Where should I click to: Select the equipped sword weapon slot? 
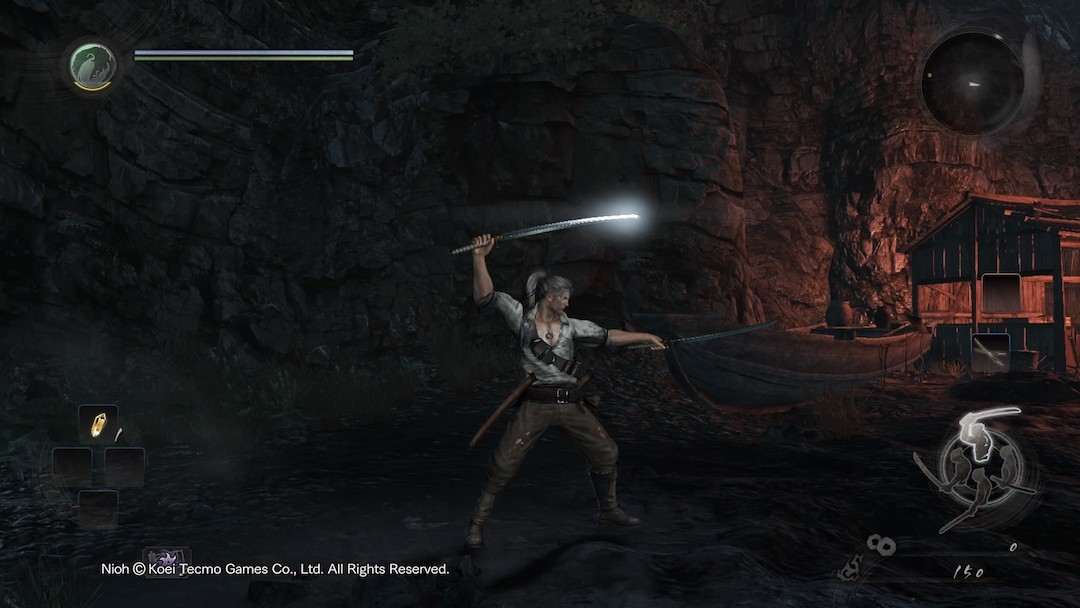pos(990,352)
